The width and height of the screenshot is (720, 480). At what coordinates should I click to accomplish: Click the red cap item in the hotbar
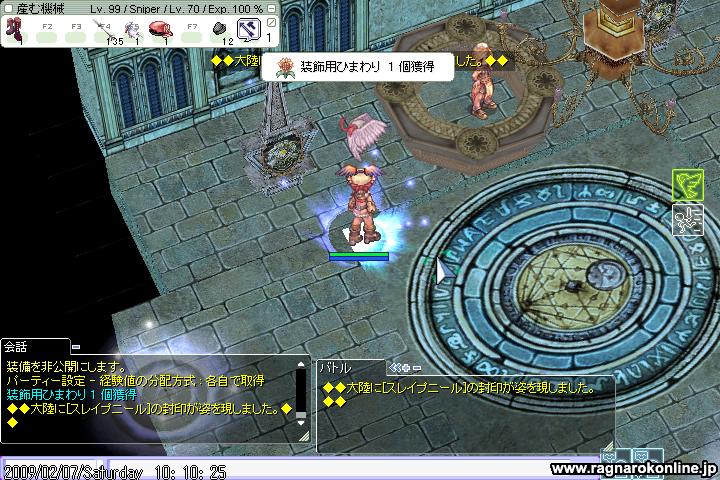click(160, 27)
